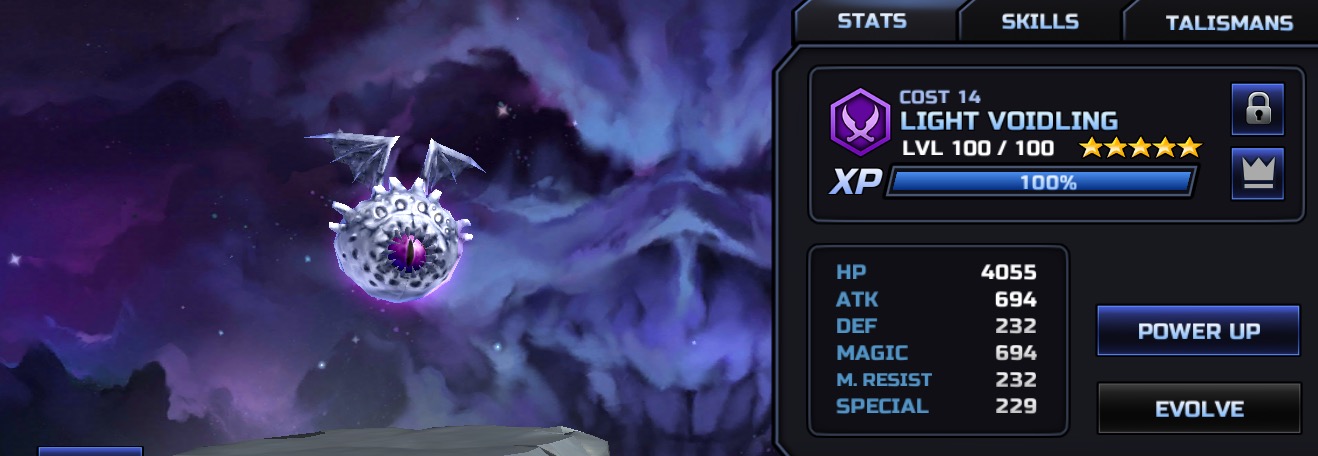Power up the Light Voidling
The height and width of the screenshot is (456, 1318).
(x=1198, y=331)
